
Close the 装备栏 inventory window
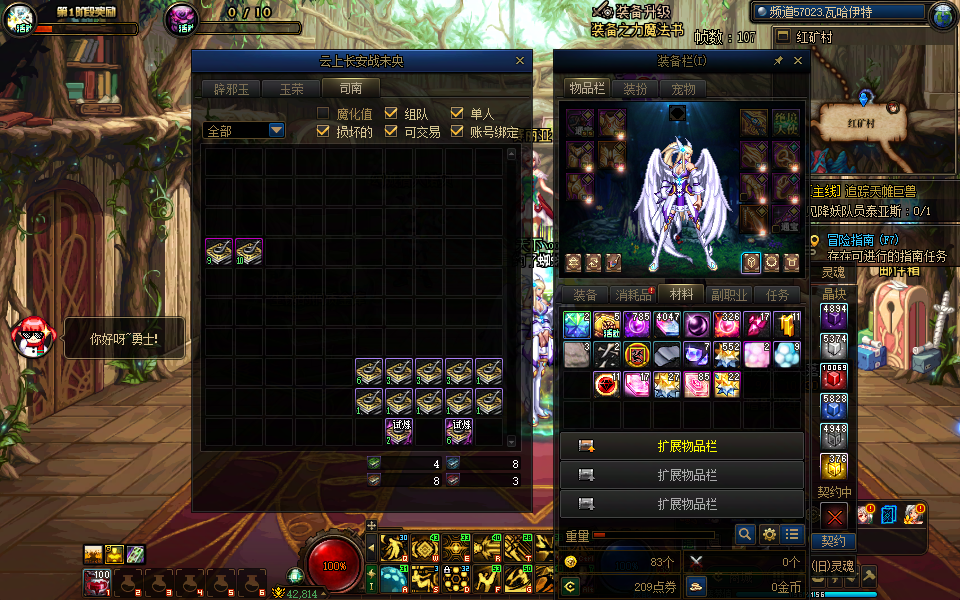798,61
